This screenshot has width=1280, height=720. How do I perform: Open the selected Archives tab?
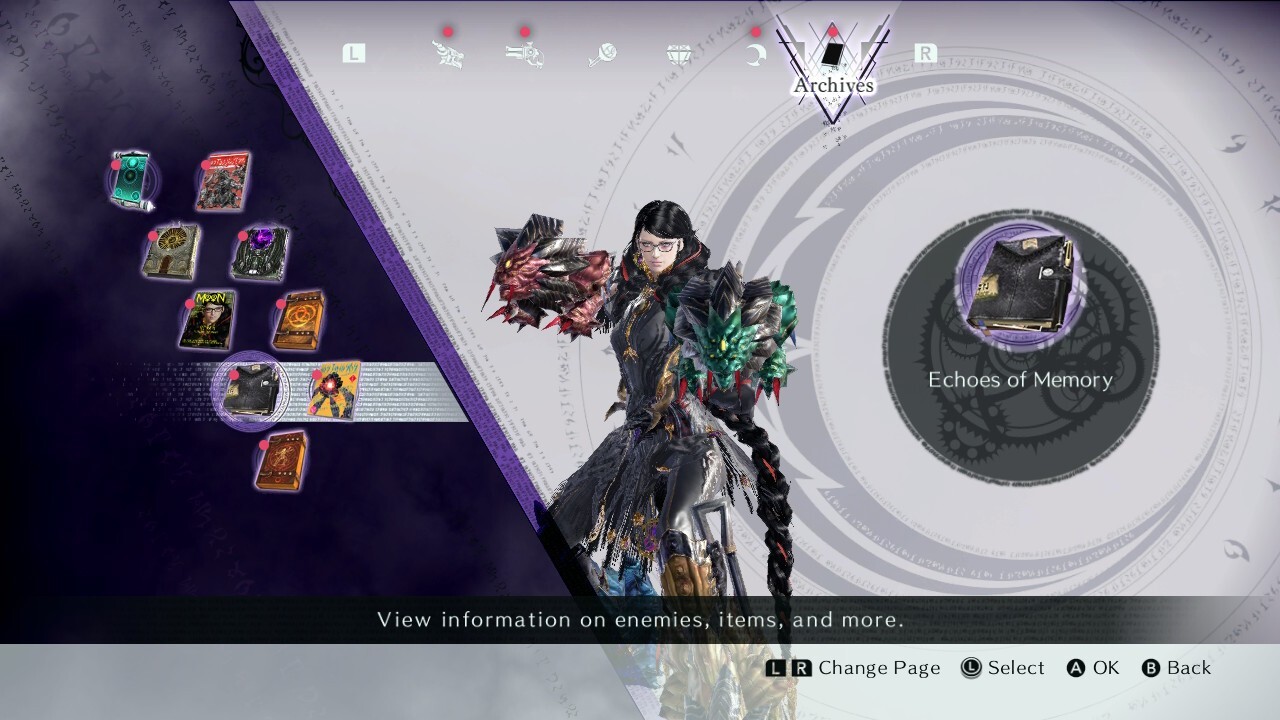(x=832, y=60)
